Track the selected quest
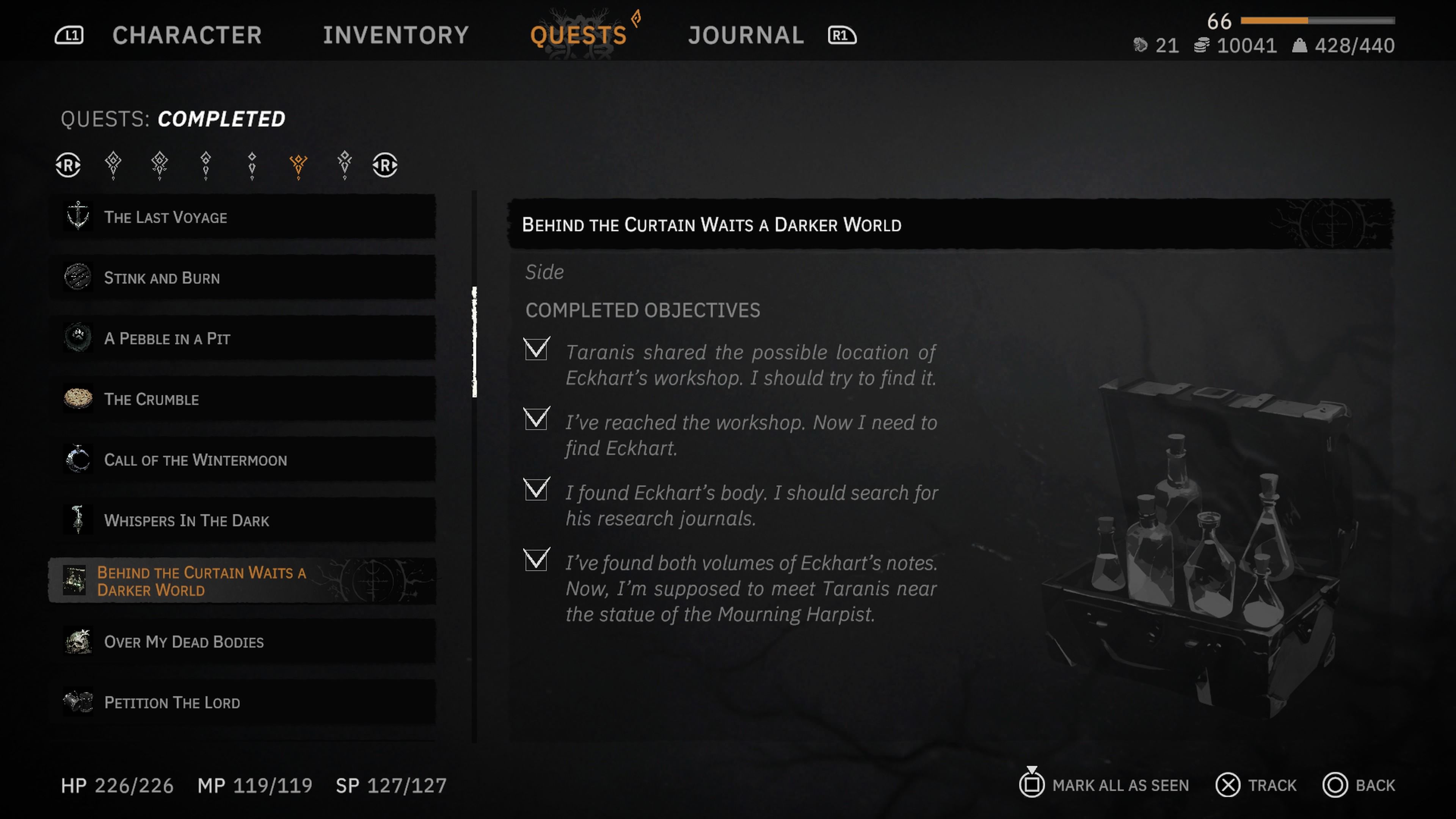 (1257, 785)
